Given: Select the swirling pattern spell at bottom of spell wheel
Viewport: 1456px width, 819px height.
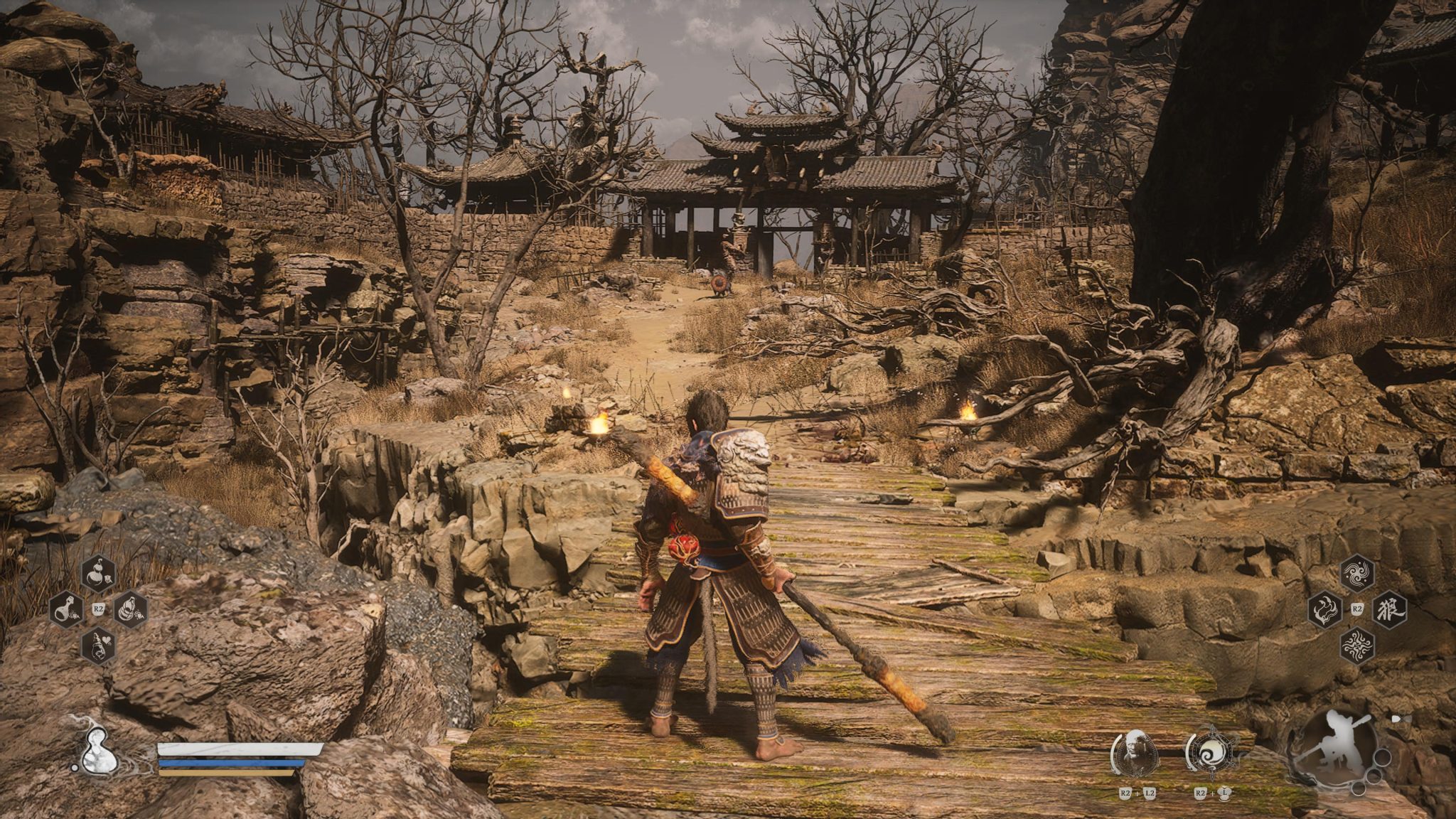Looking at the screenshot, I should [x=1356, y=645].
